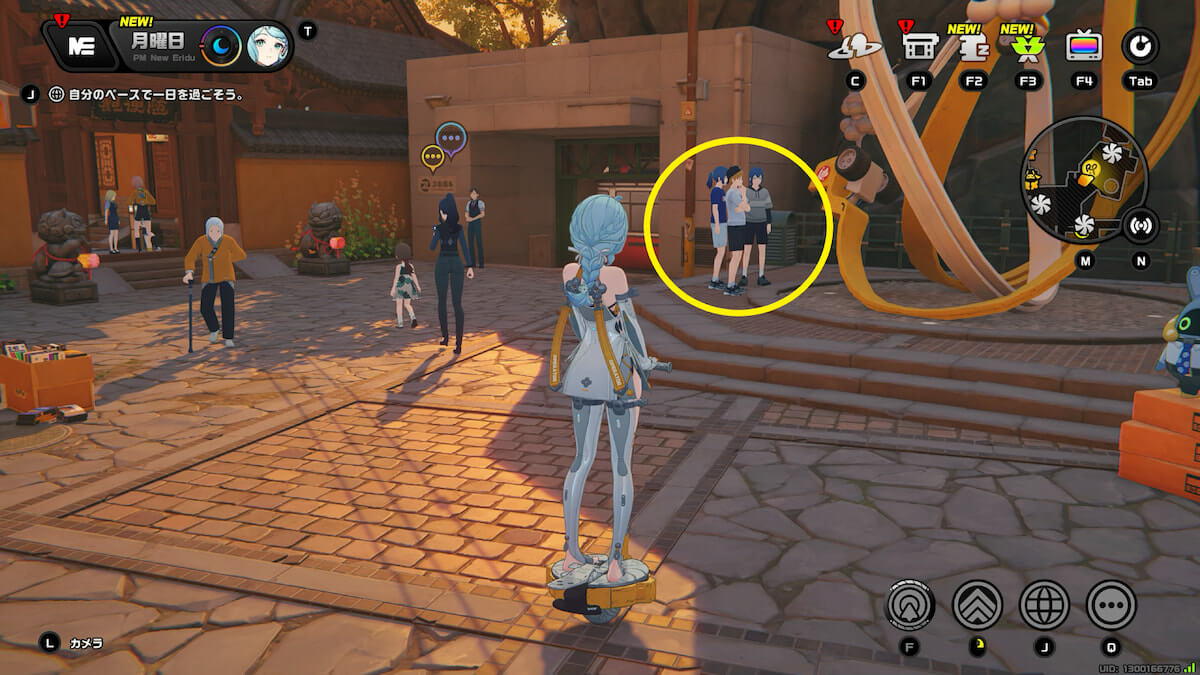Open the globe icon button

coord(1044,604)
